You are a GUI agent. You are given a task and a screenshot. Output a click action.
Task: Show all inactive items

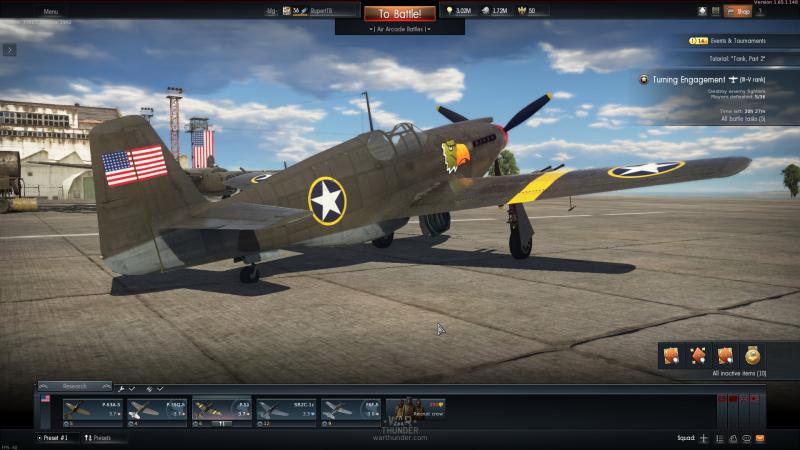[739, 373]
